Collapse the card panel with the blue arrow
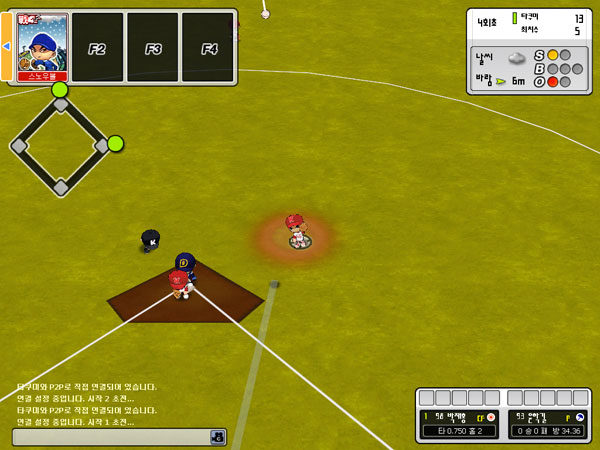600x450 pixels. 6,46
